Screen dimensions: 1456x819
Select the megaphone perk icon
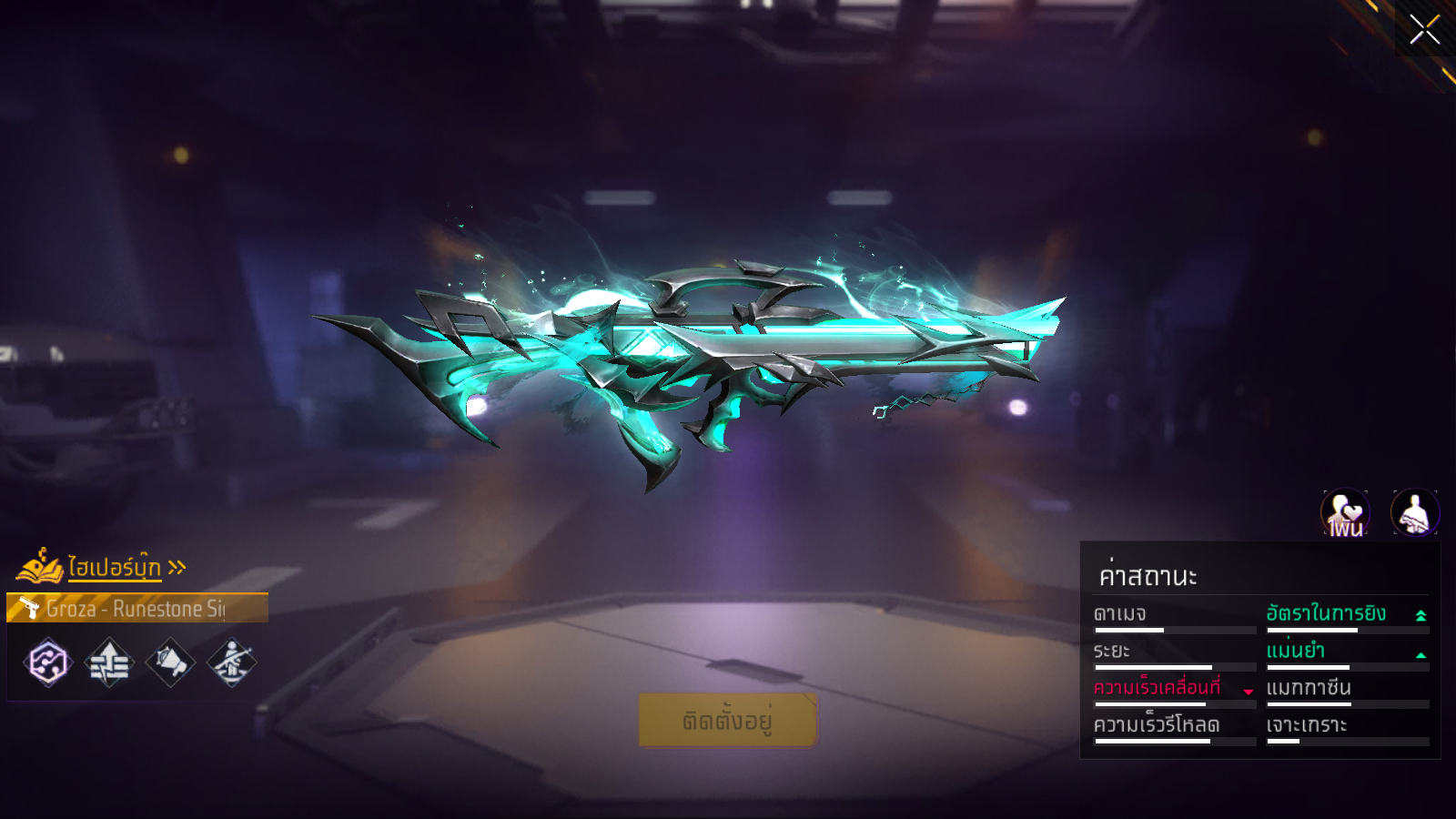170,662
